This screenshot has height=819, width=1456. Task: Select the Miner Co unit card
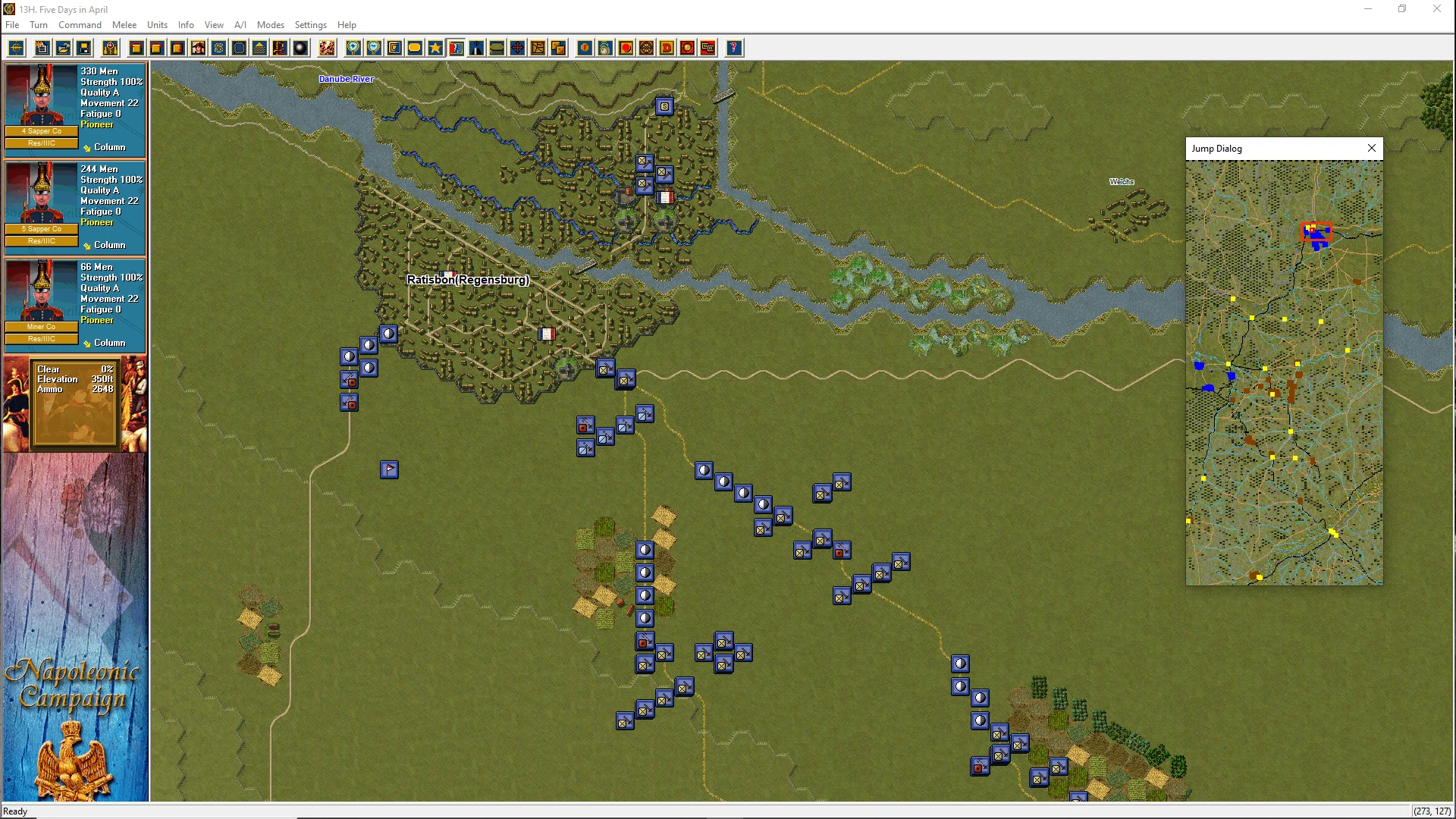point(75,306)
